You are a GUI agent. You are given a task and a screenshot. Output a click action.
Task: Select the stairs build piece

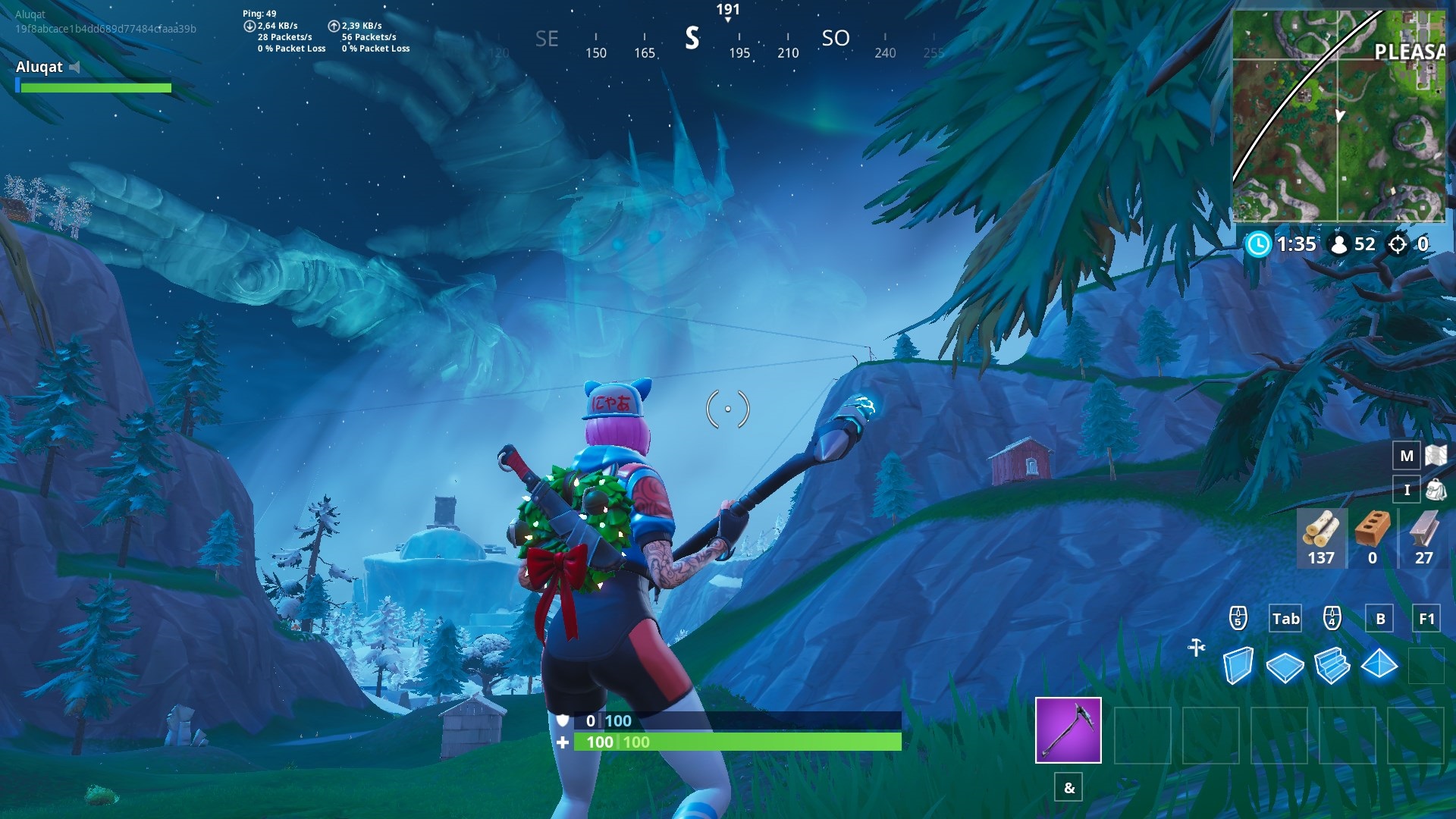pos(1335,664)
